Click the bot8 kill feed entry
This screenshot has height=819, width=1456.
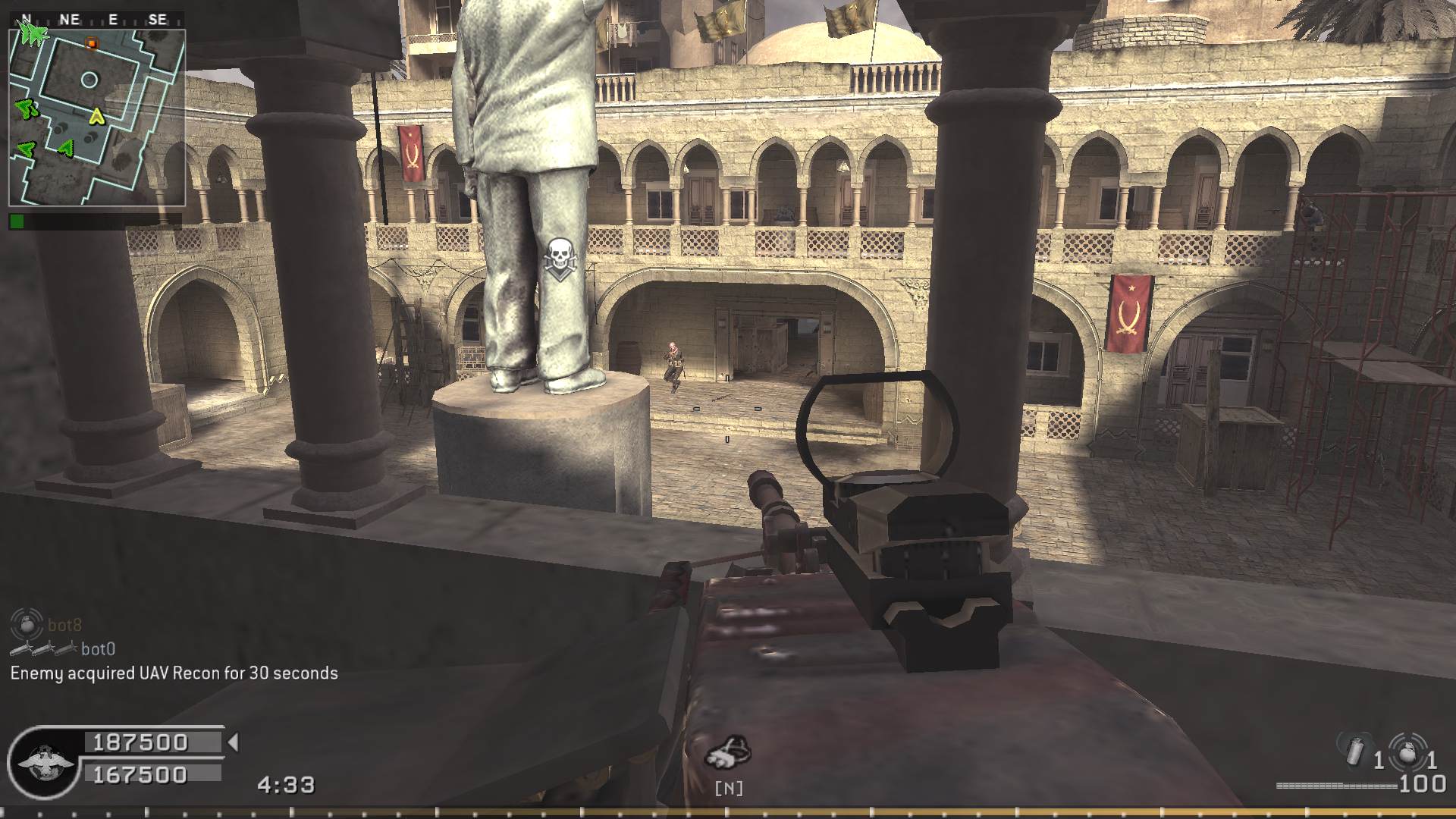click(x=64, y=625)
